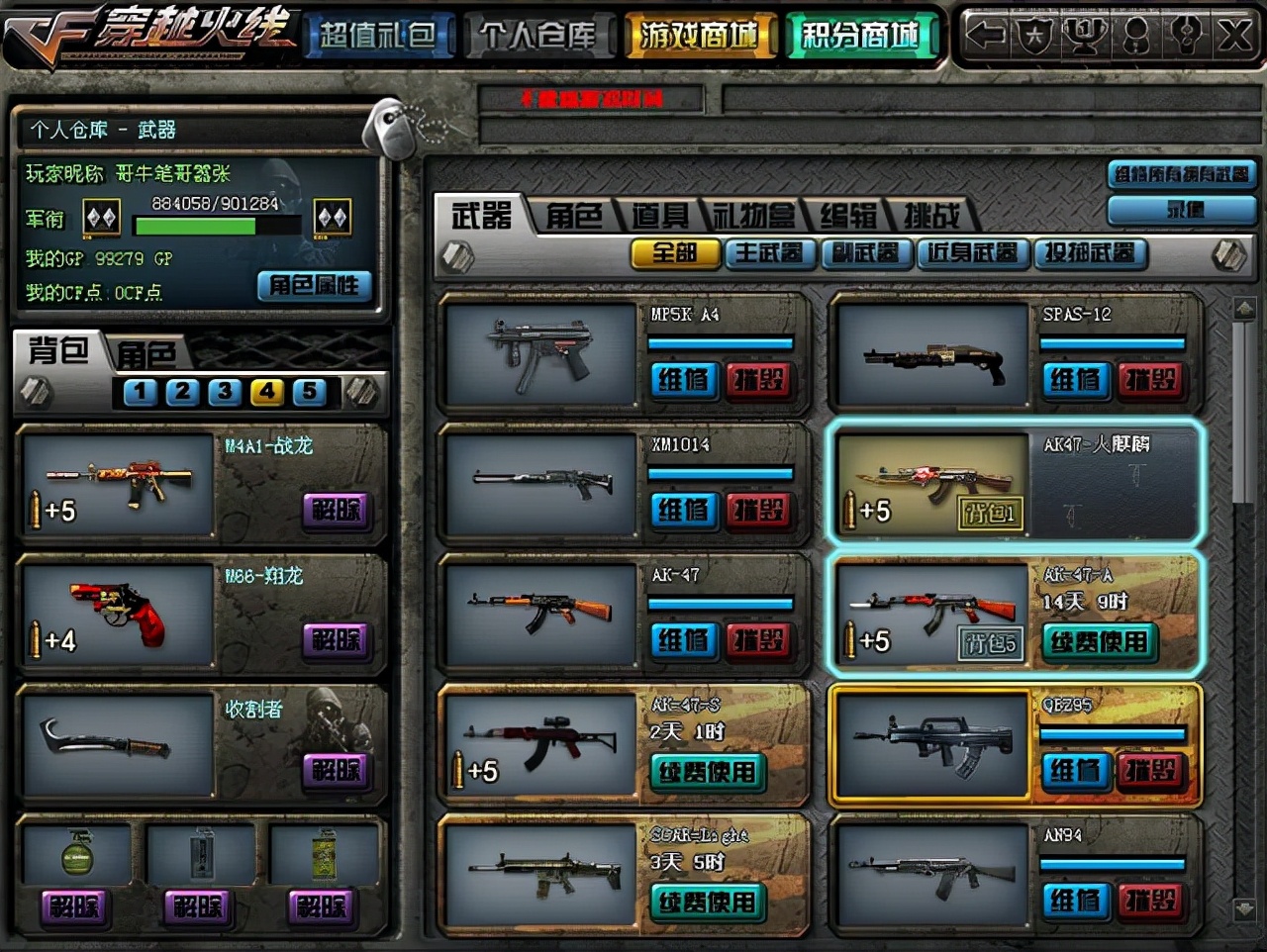Open the 礼物盒 gift box tab

754,216
